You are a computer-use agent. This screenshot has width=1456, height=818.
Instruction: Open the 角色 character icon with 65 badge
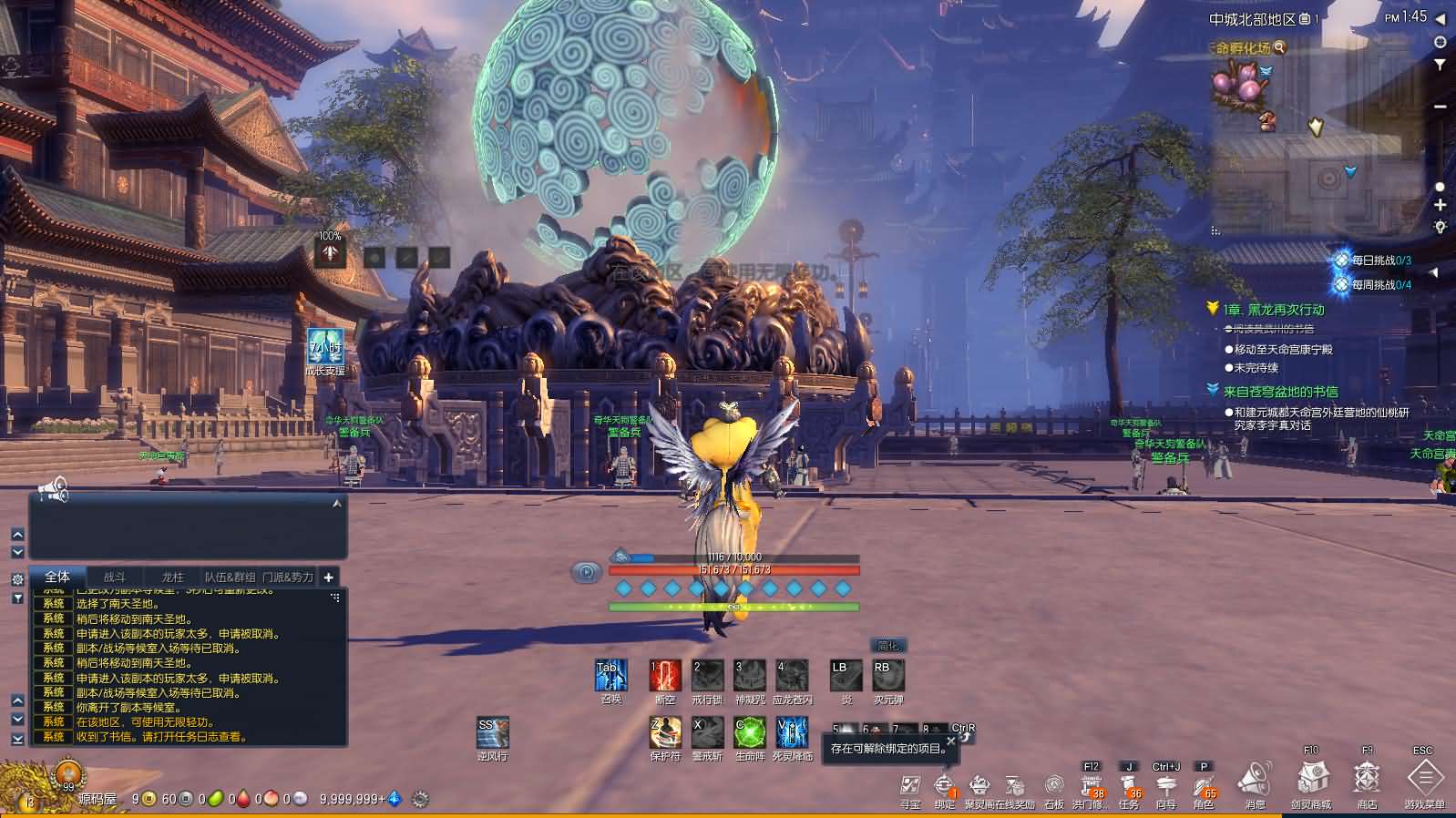click(x=1205, y=785)
